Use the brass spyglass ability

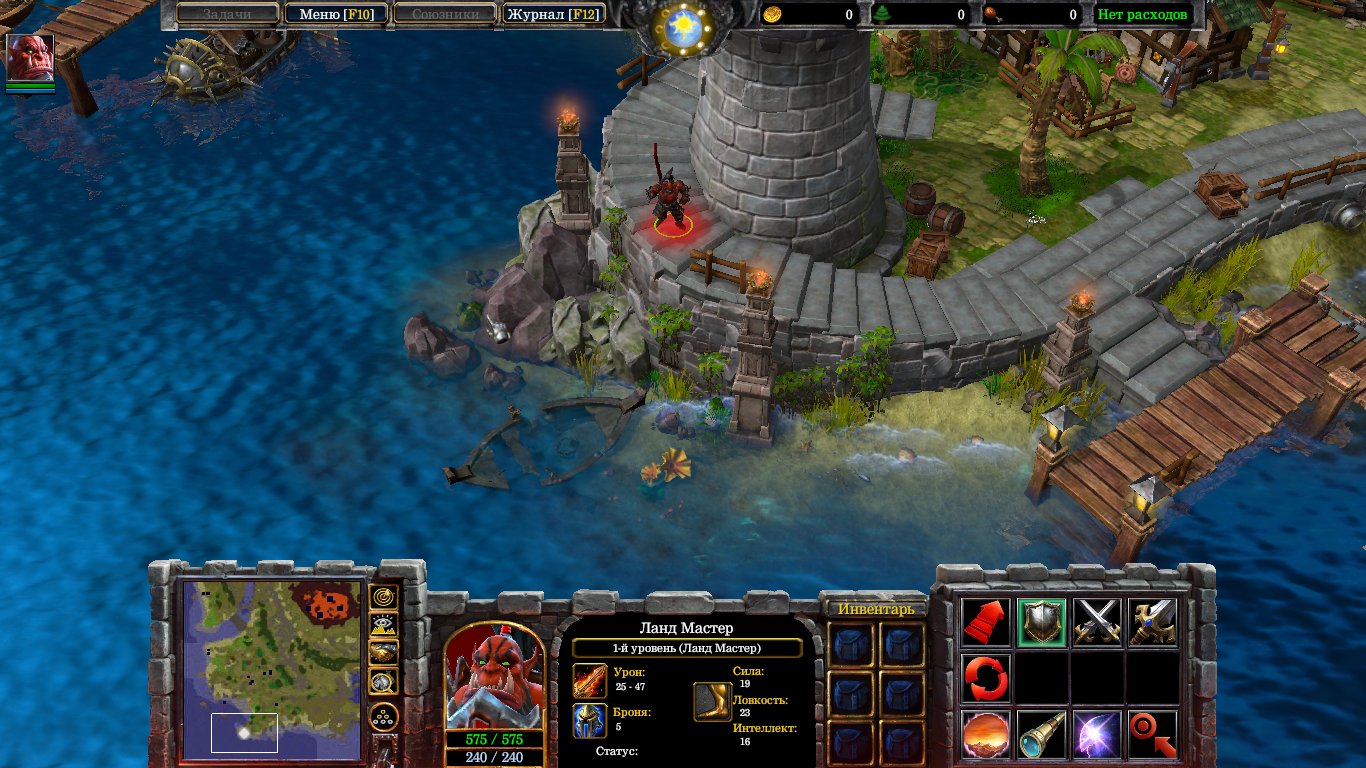(x=1041, y=735)
